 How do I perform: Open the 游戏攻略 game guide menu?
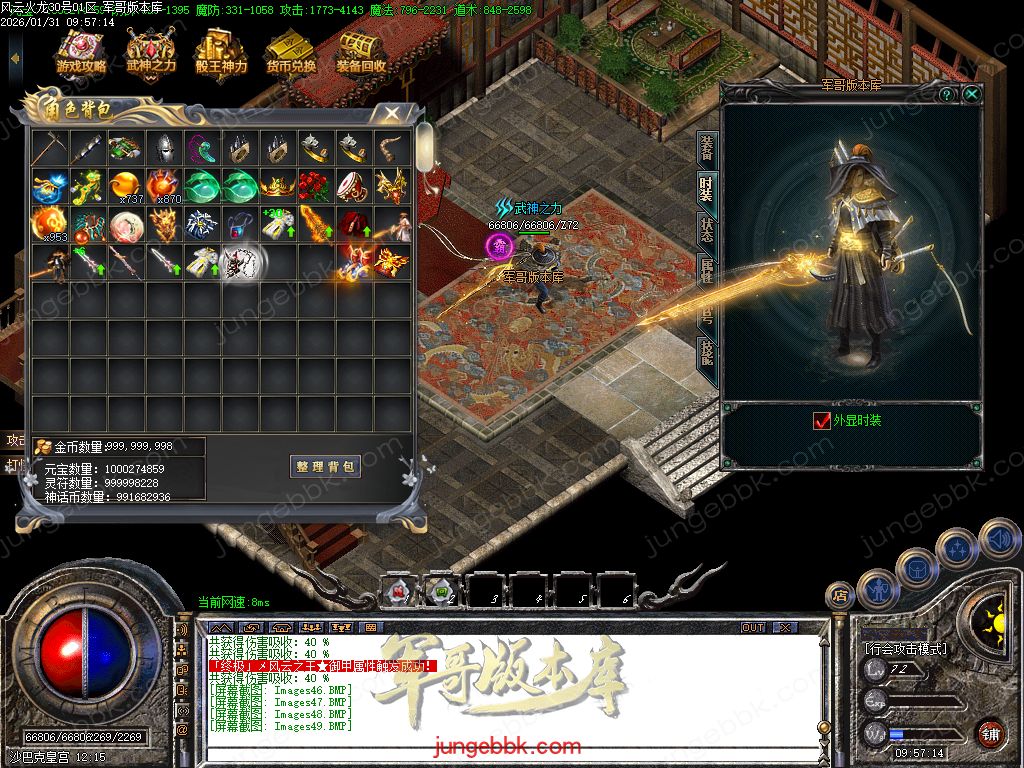[x=81, y=52]
